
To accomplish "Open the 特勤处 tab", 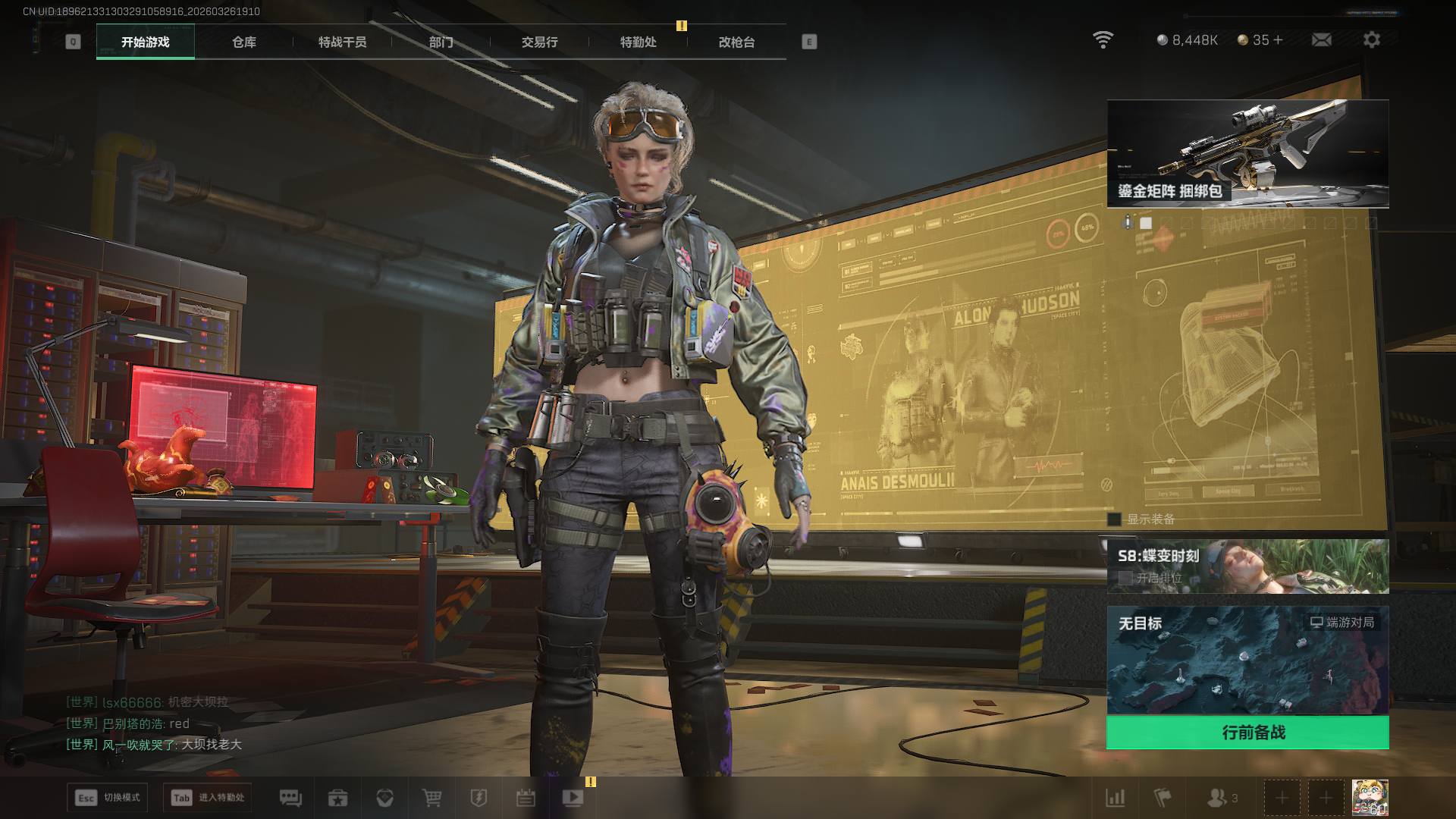I will point(638,42).
